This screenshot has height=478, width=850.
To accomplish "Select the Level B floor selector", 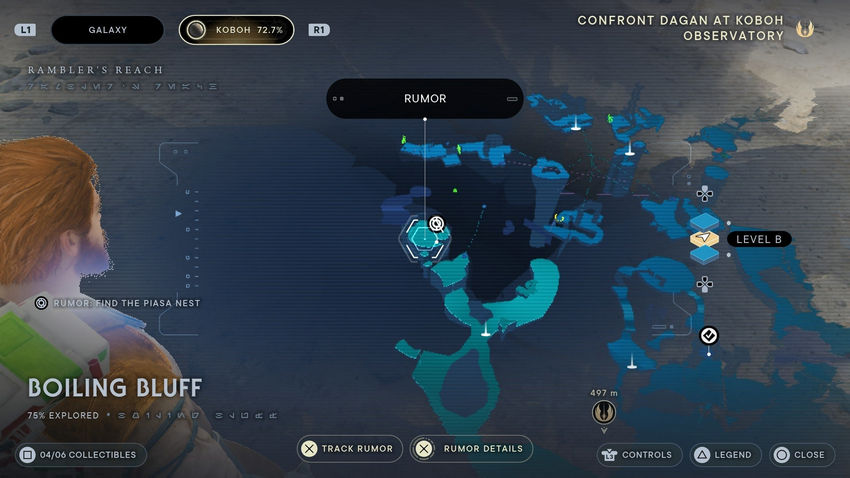I will [705, 239].
